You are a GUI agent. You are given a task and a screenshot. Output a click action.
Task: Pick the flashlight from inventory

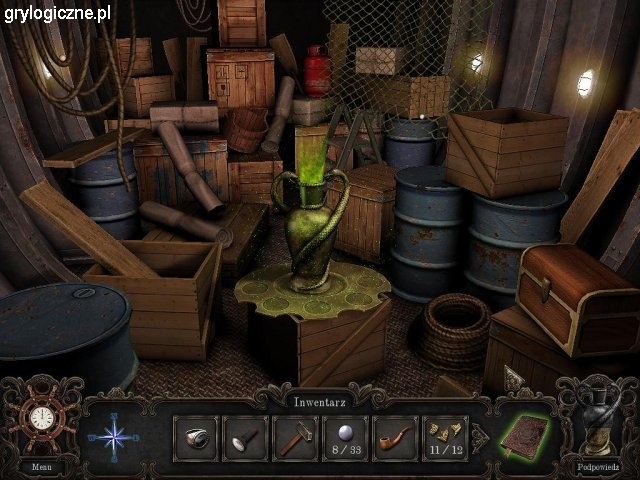tap(246, 438)
